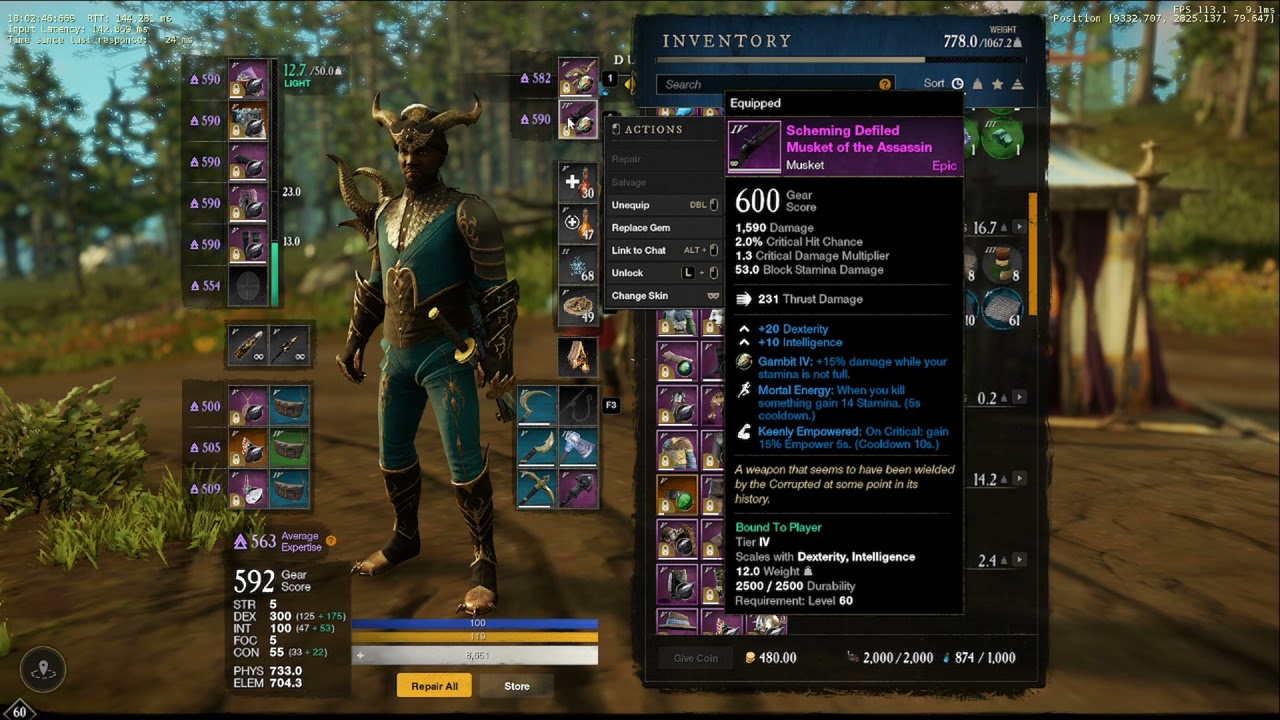Image resolution: width=1280 pixels, height=720 pixels.
Task: Select the first weapon slot above the musket
Action: (578, 78)
